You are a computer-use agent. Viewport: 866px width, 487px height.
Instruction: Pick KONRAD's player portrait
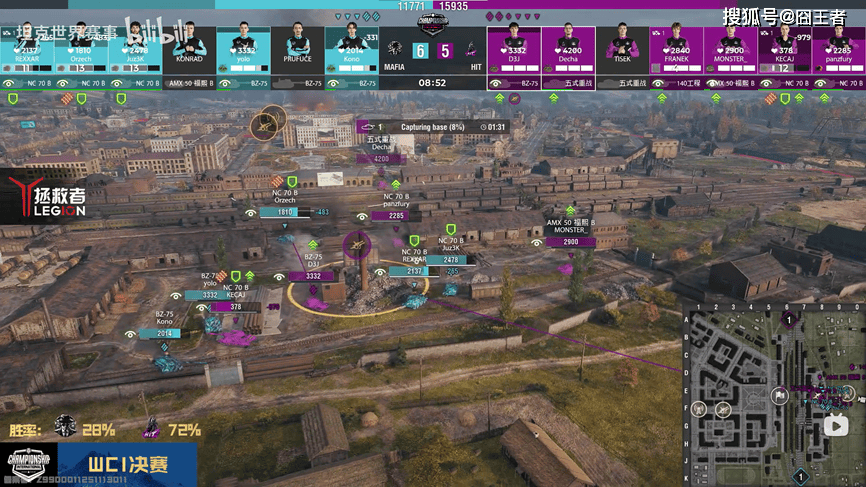pyautogui.click(x=189, y=46)
